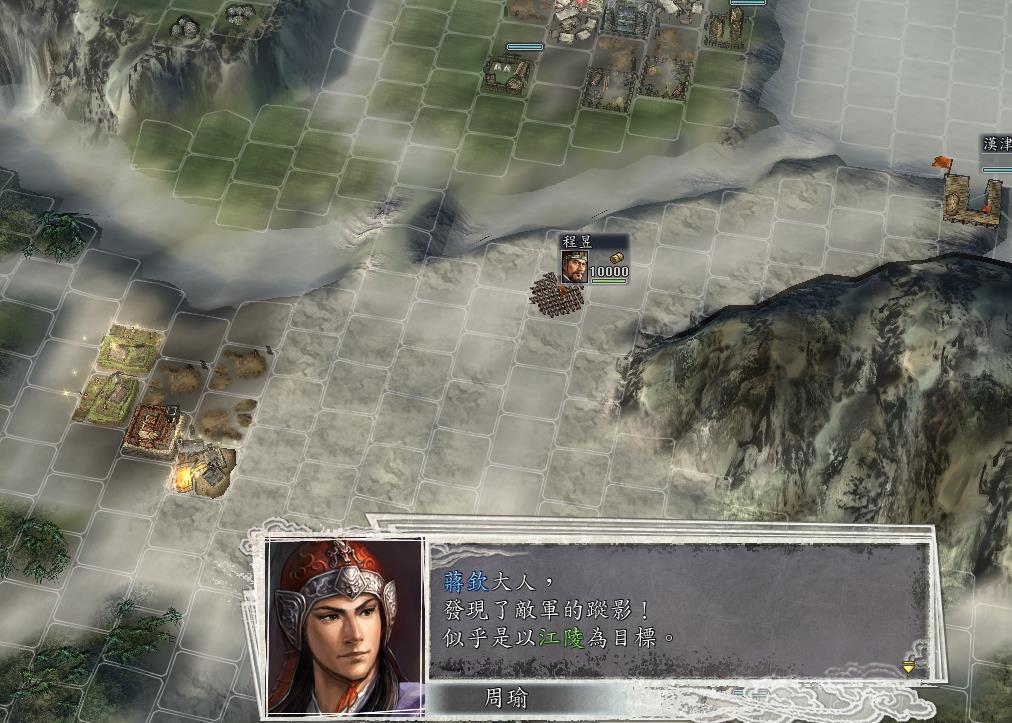Select the 程昱 unit portrait marker
The height and width of the screenshot is (723, 1012).
(574, 267)
